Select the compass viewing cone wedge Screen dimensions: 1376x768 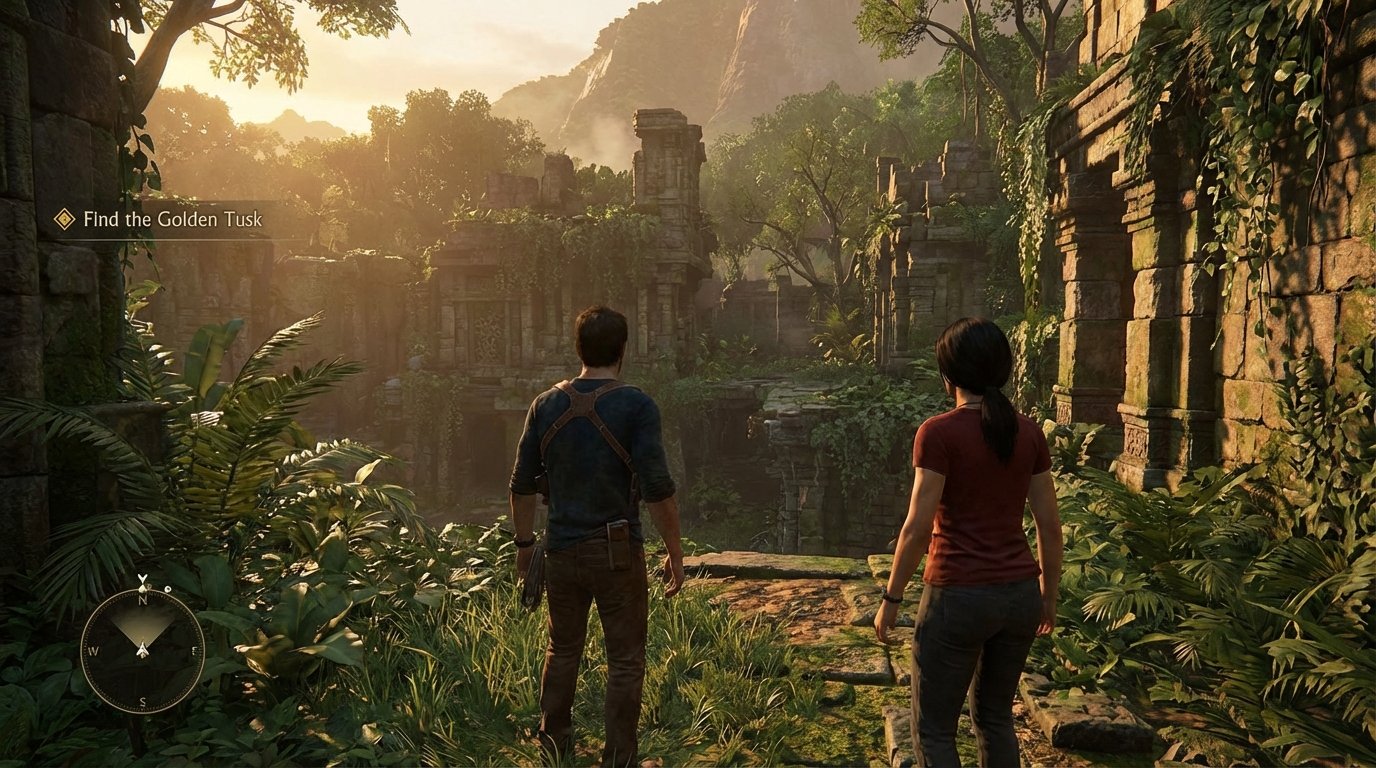pos(142,625)
